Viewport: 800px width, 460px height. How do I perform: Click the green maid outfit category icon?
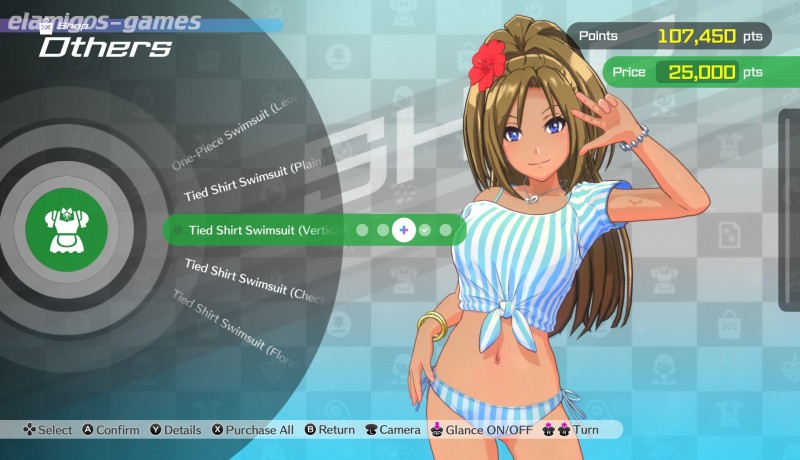pyautogui.click(x=64, y=229)
